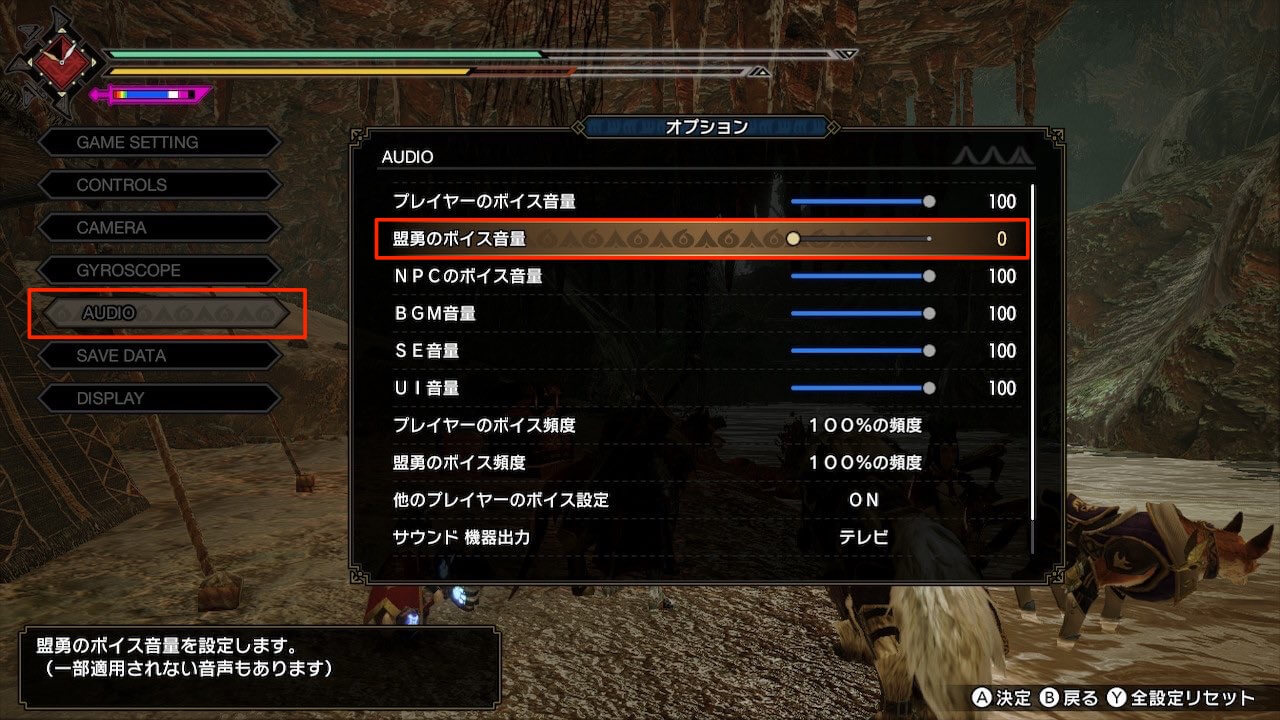Select the CAMERA settings category
1280x720 pixels.
click(x=158, y=228)
